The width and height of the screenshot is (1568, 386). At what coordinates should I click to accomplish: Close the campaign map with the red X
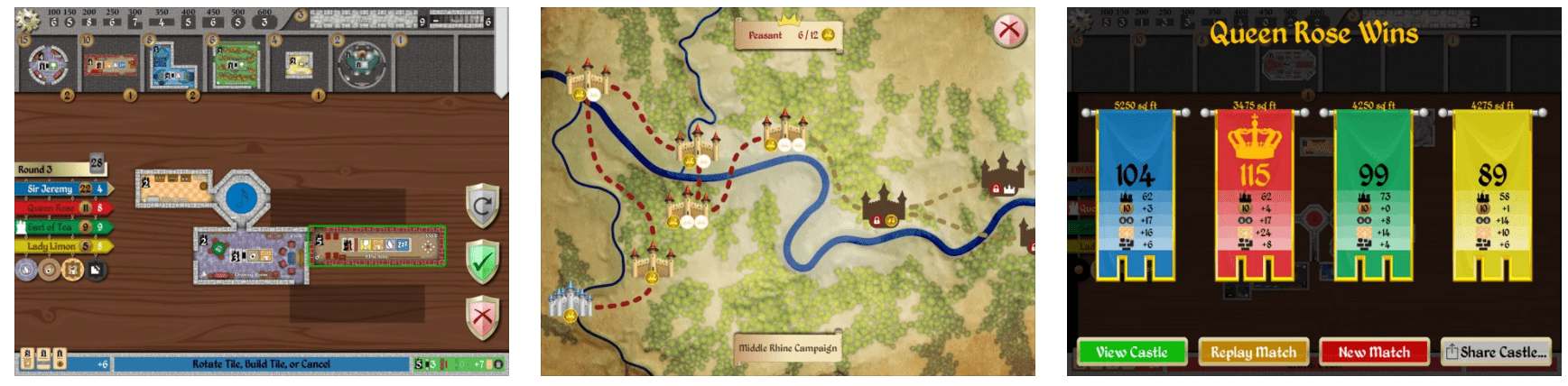[1008, 32]
